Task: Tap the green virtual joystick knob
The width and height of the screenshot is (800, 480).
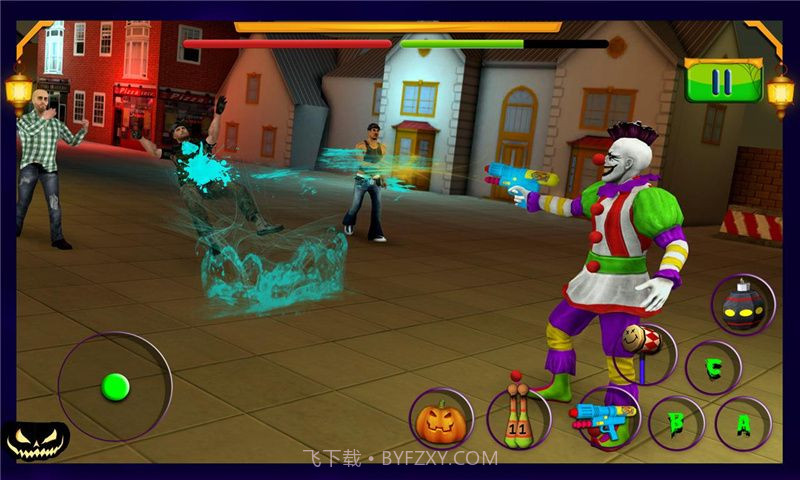Action: click(116, 385)
